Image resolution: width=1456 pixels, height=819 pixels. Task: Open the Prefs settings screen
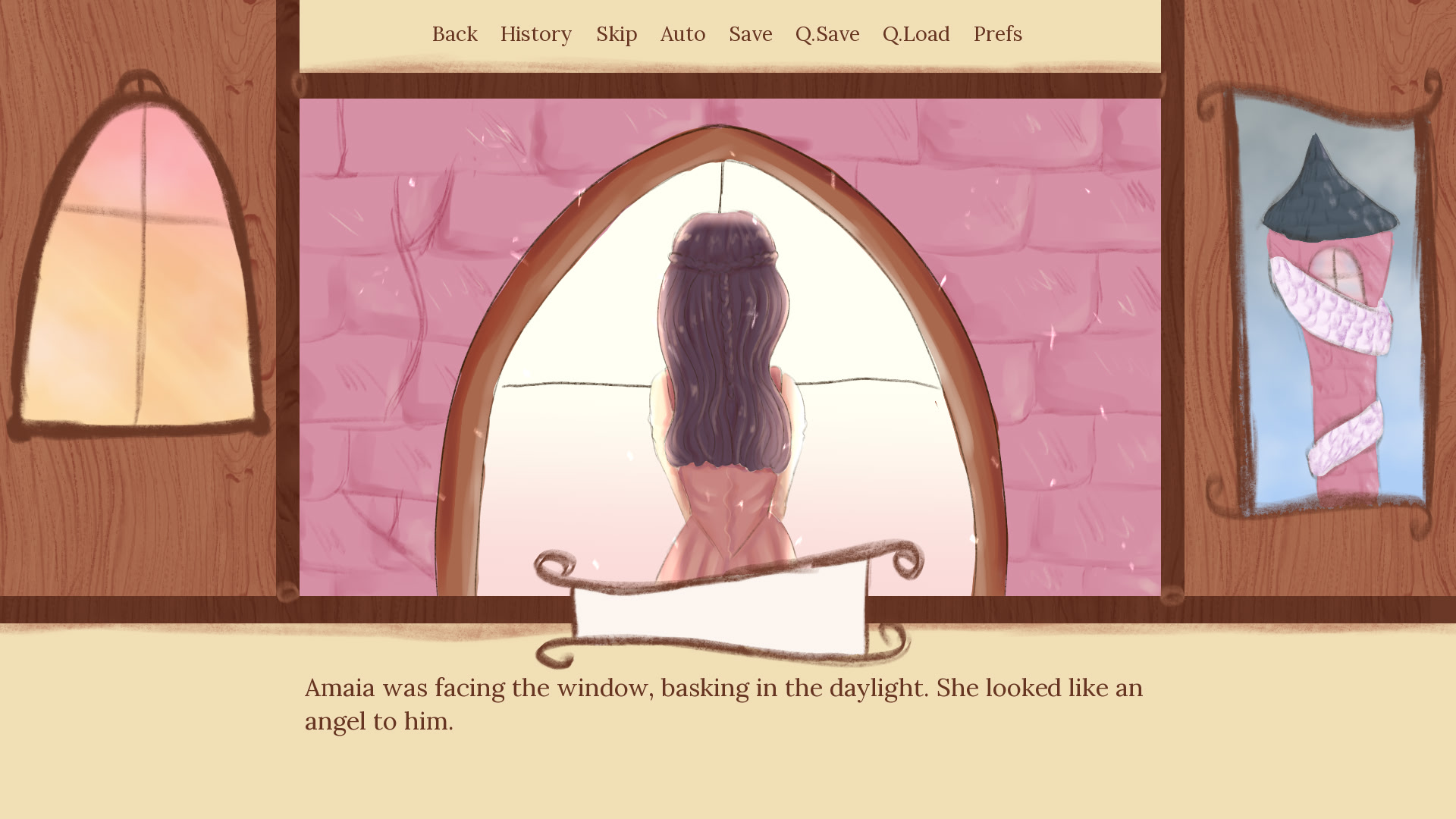coord(997,34)
